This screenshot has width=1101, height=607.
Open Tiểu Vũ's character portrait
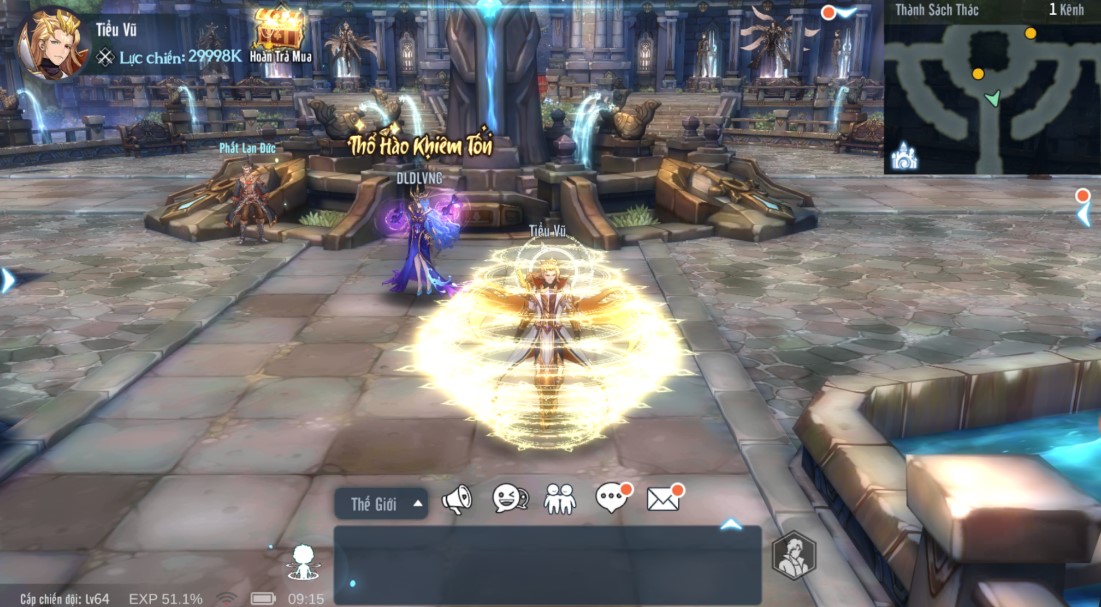50,44
